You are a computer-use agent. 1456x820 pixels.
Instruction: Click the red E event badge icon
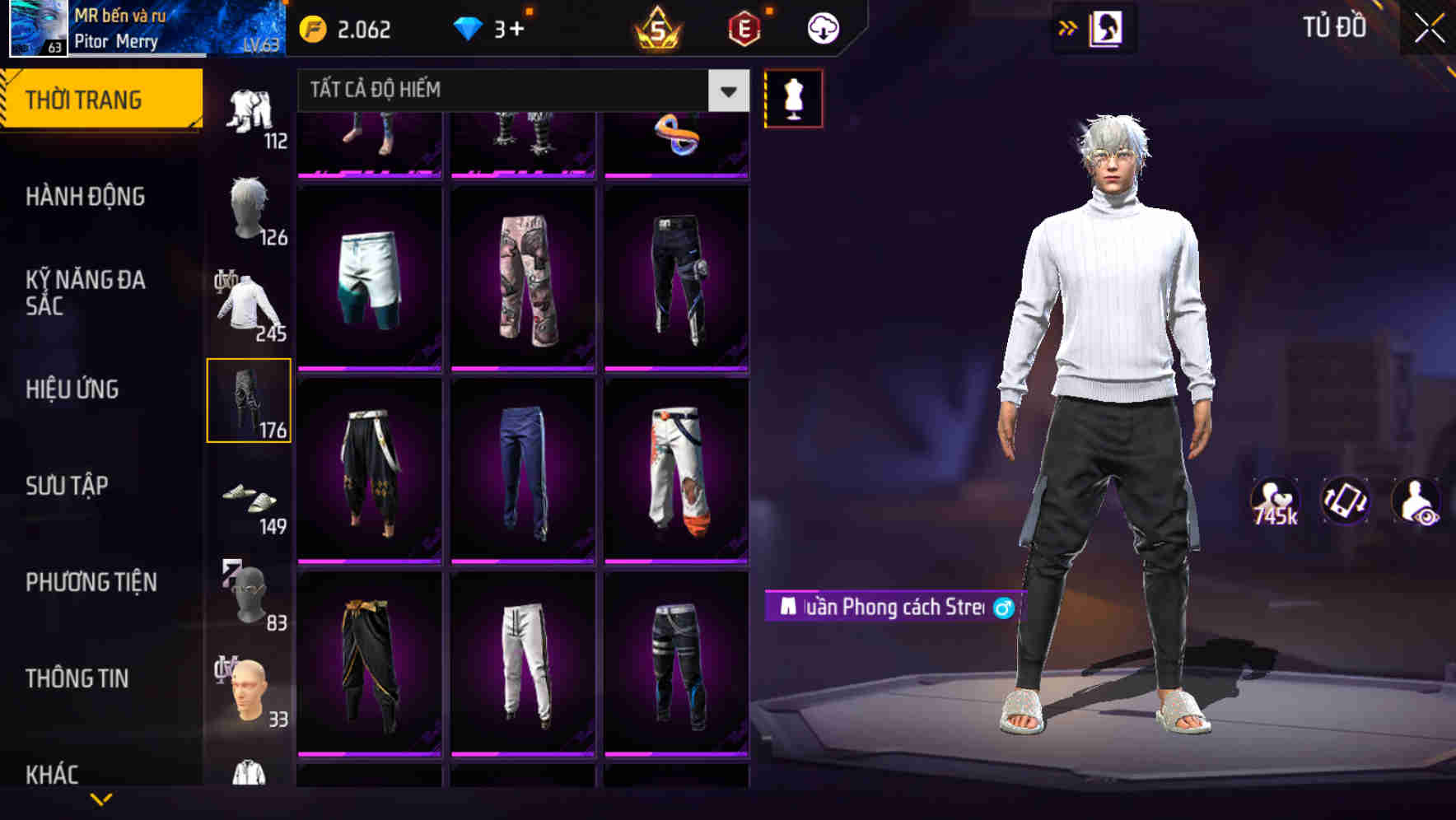click(x=741, y=27)
